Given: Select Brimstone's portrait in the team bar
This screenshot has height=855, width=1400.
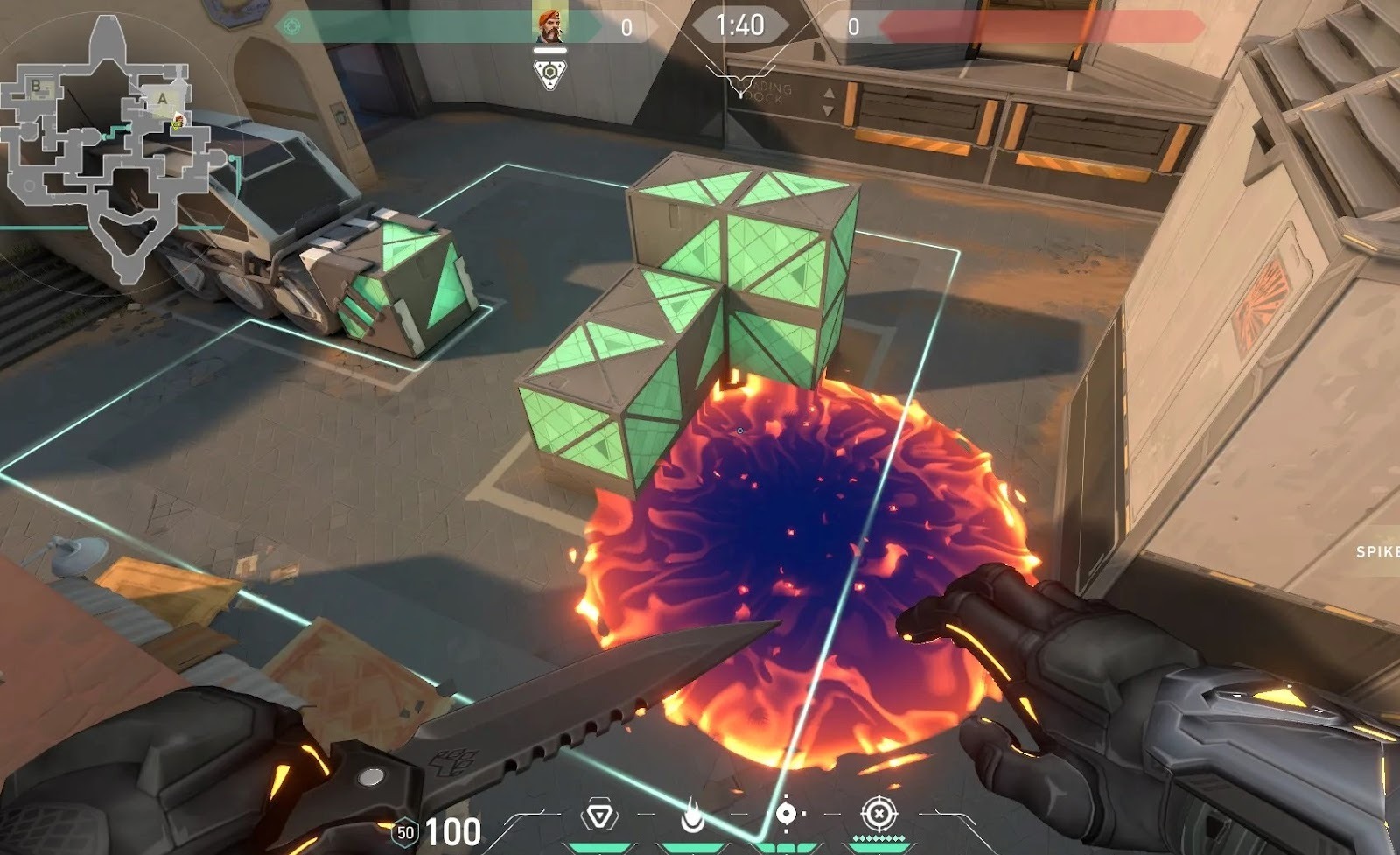Looking at the screenshot, I should [x=550, y=23].
